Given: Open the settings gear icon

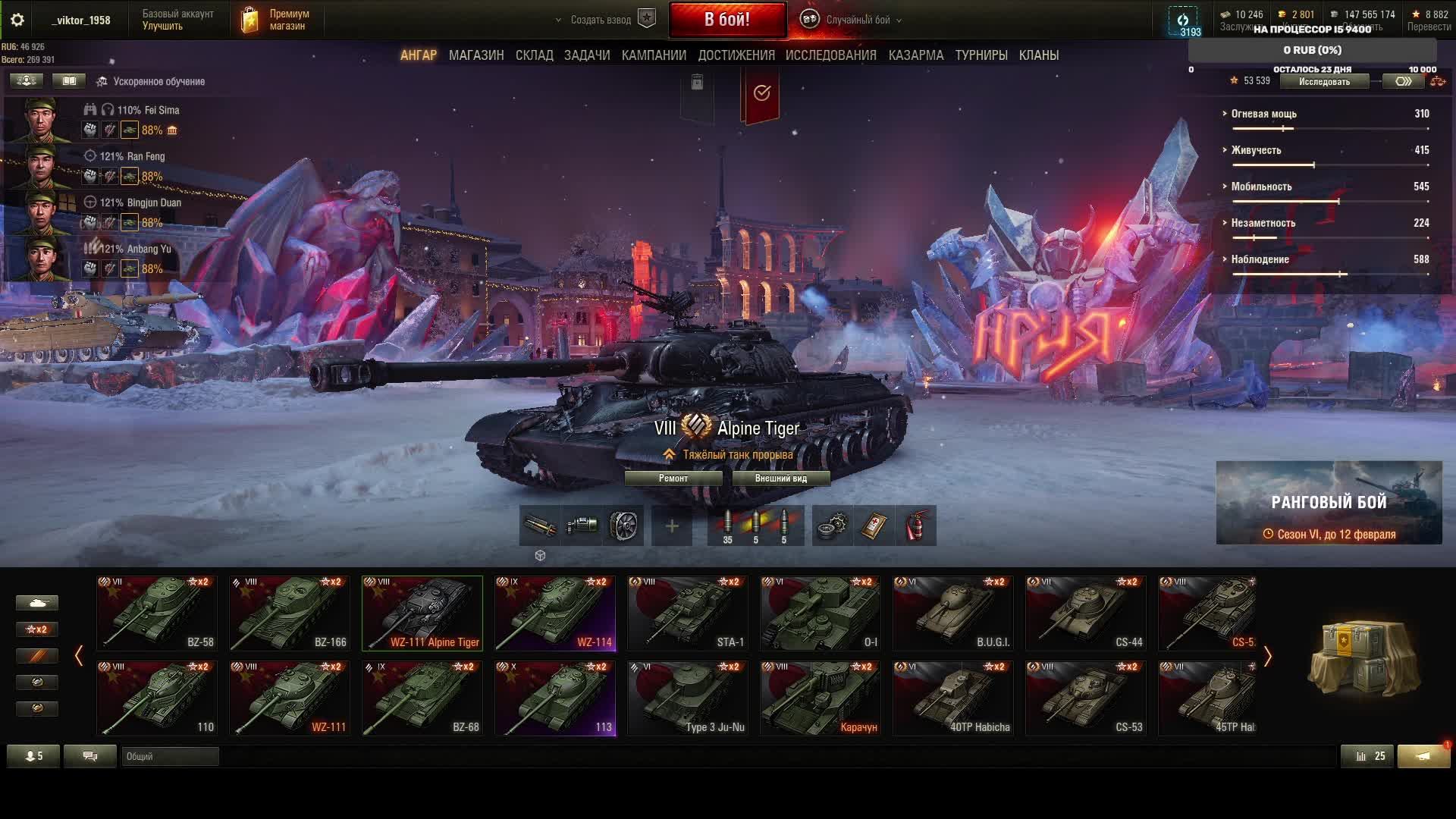Looking at the screenshot, I should 17,20.
